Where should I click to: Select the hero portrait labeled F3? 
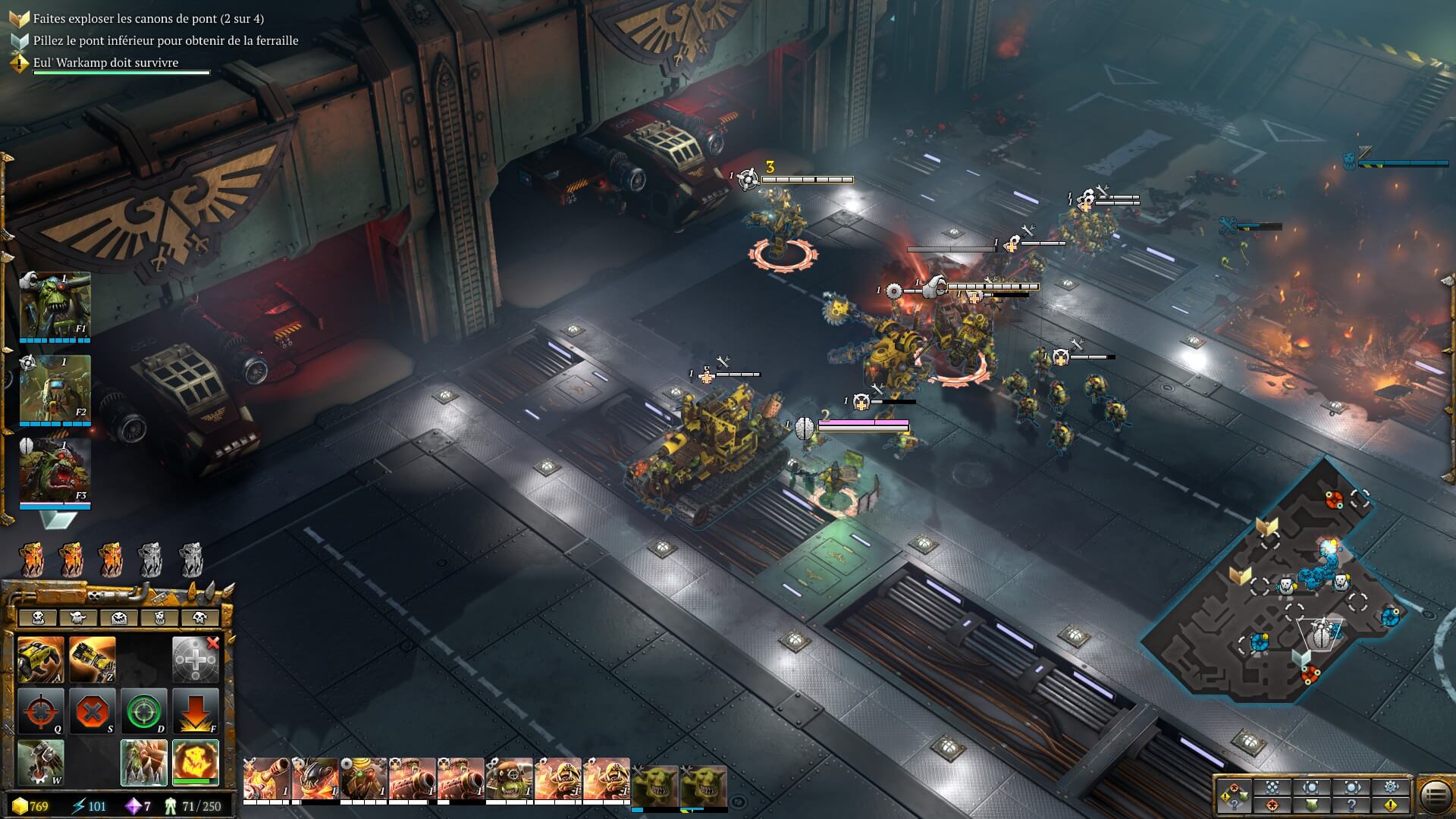point(55,472)
